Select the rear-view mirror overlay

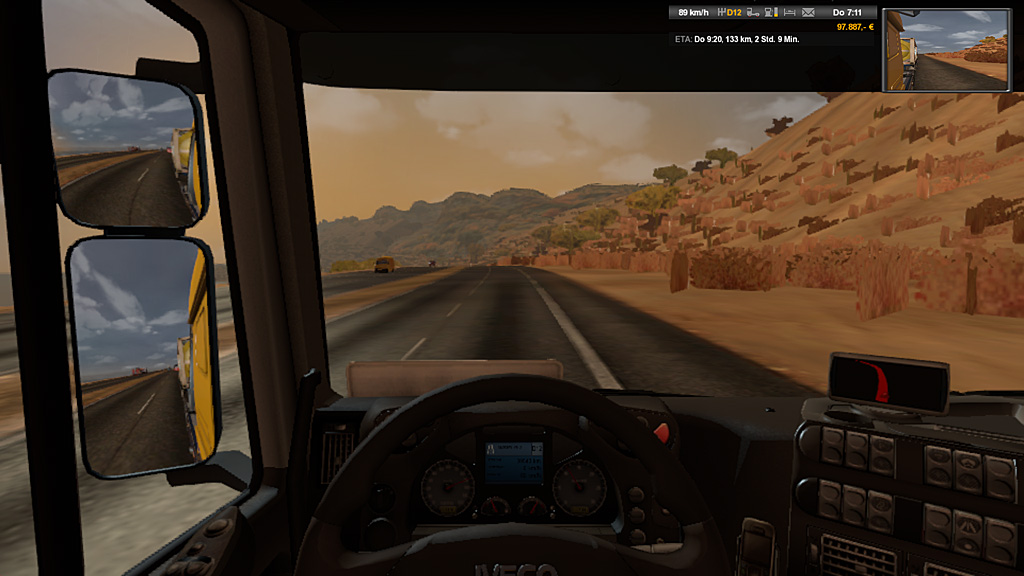click(951, 50)
